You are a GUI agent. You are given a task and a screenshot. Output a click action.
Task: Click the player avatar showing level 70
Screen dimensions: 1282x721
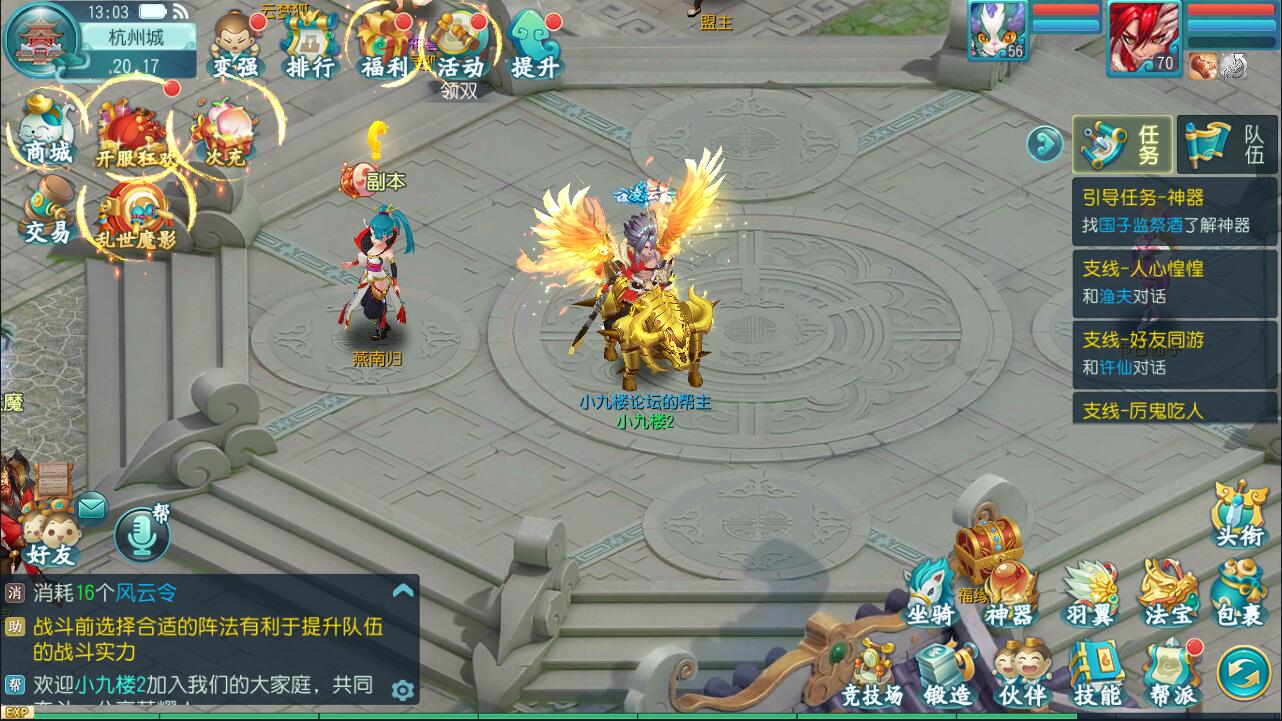[x=1144, y=38]
